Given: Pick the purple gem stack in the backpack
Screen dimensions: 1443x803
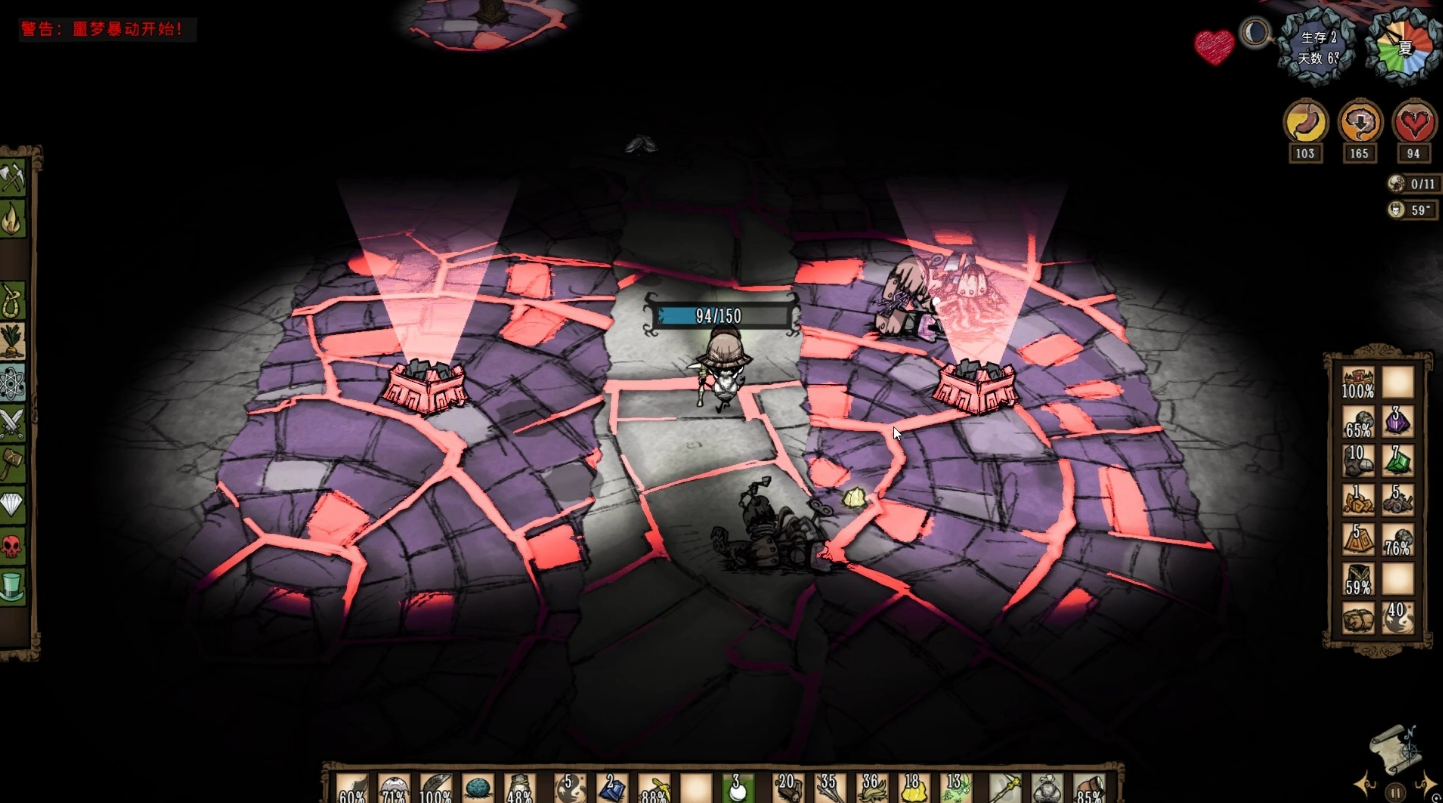Looking at the screenshot, I should tap(1398, 422).
